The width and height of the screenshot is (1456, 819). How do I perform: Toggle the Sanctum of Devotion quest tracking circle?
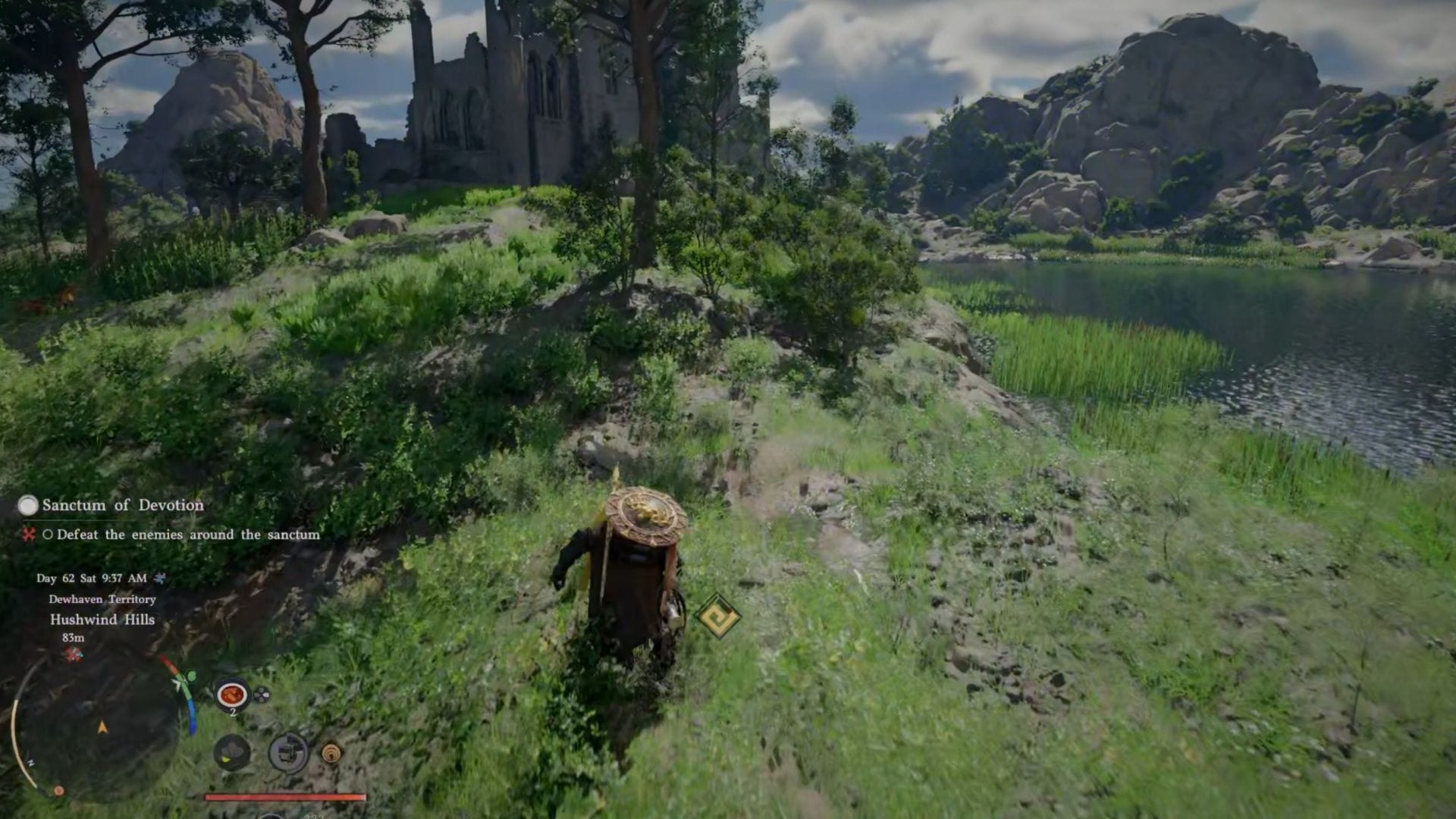tap(29, 505)
